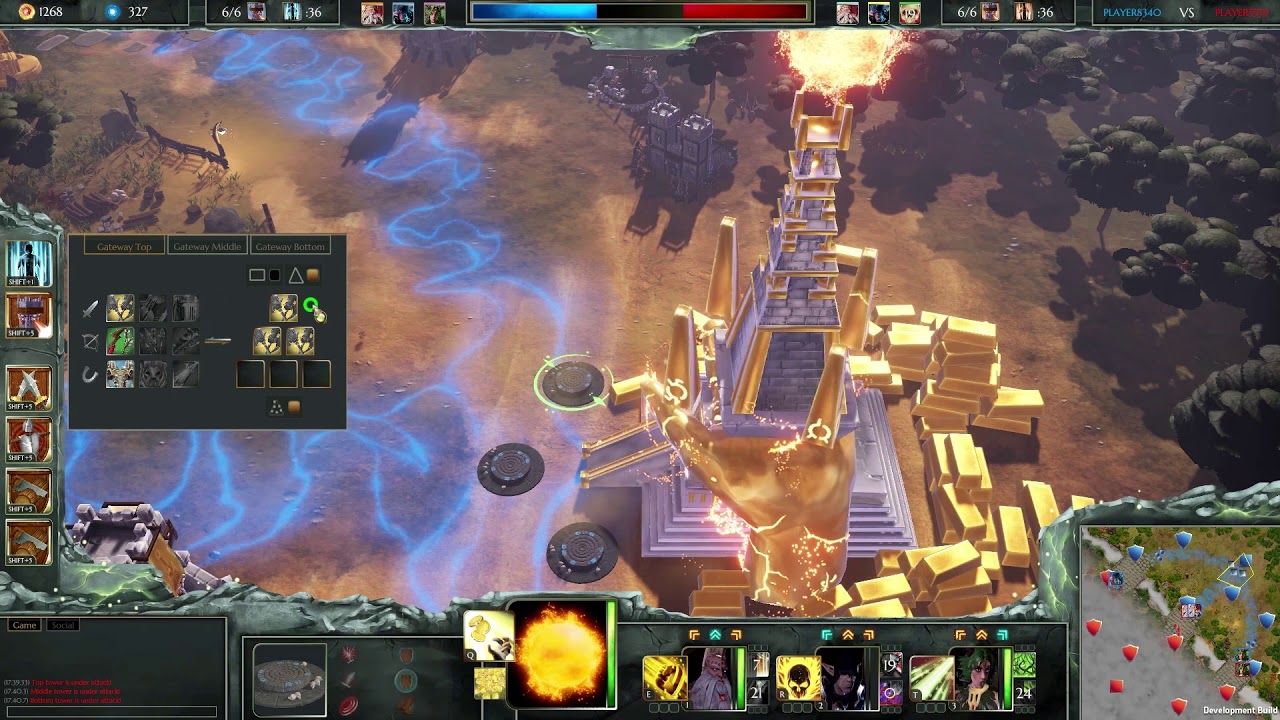Choose the green bow ranged unit icon

click(120, 342)
